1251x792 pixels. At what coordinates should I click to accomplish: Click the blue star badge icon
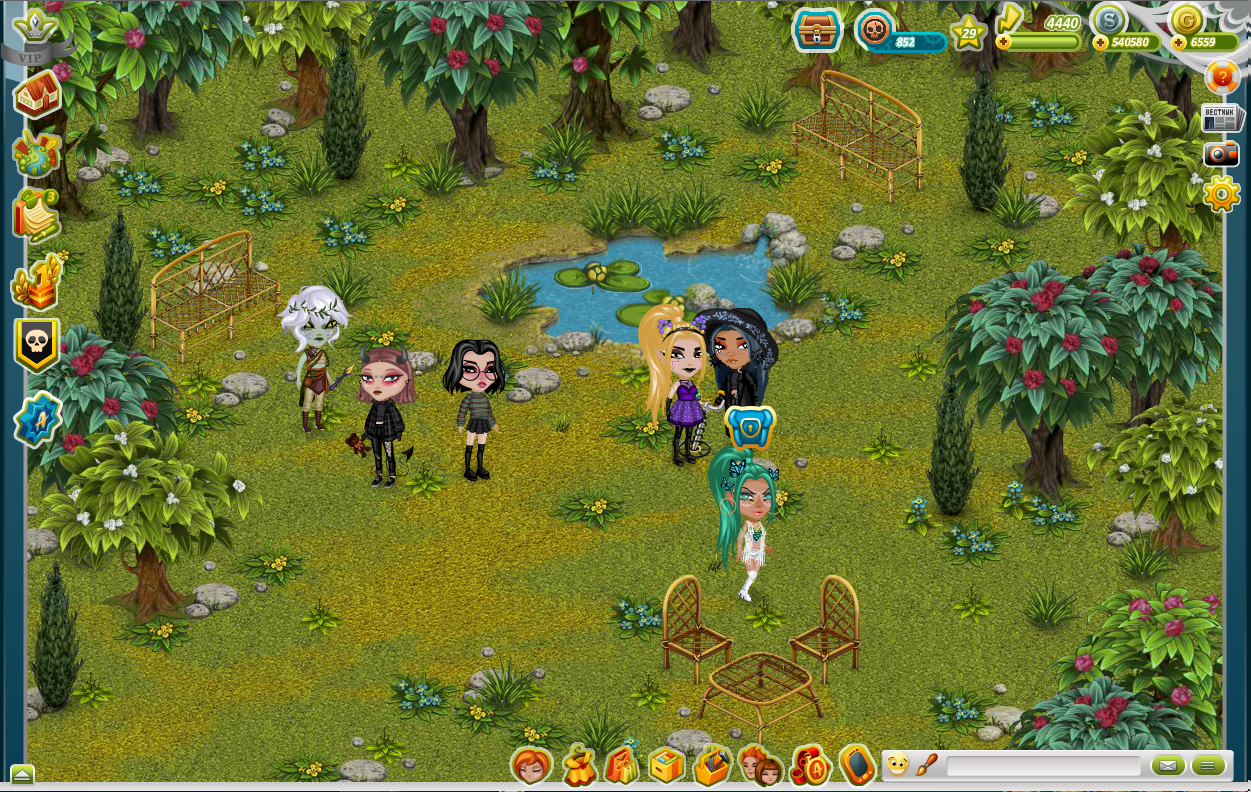tap(38, 419)
